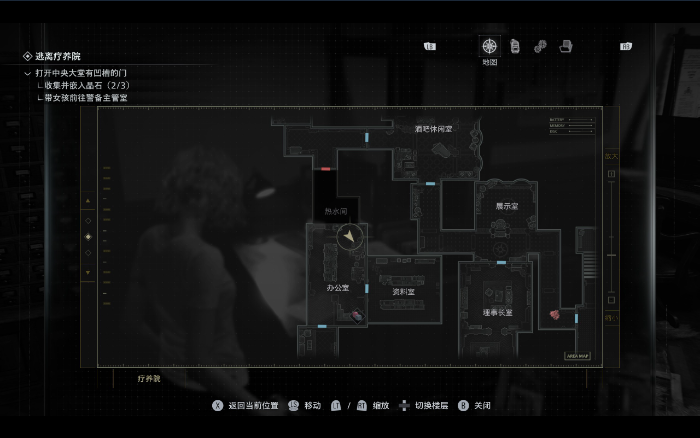Select the 理事长室 room on the map
Screen dimensions: 700x438
coord(497,312)
